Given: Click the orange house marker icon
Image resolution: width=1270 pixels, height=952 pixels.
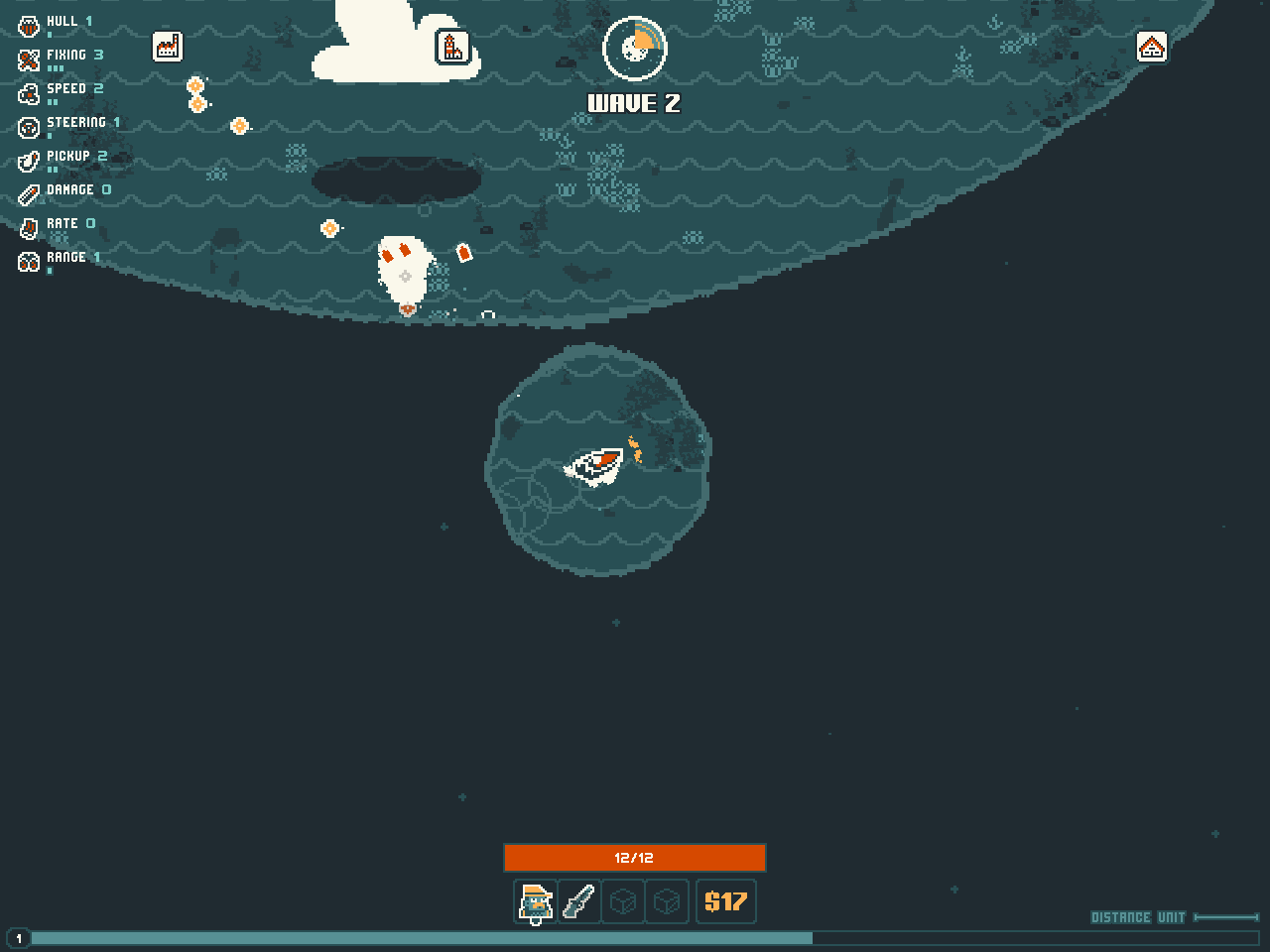Looking at the screenshot, I should [1151, 47].
